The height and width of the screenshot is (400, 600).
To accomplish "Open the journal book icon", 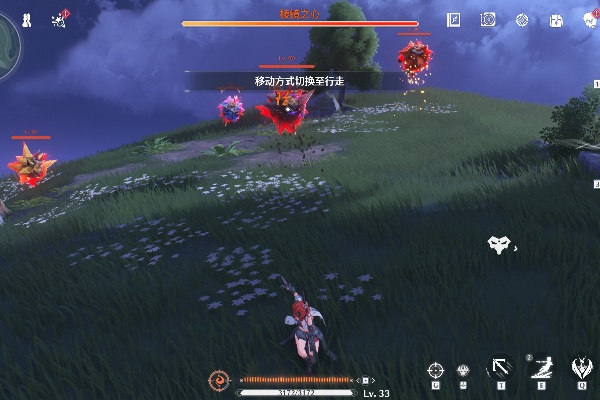I will coord(454,19).
